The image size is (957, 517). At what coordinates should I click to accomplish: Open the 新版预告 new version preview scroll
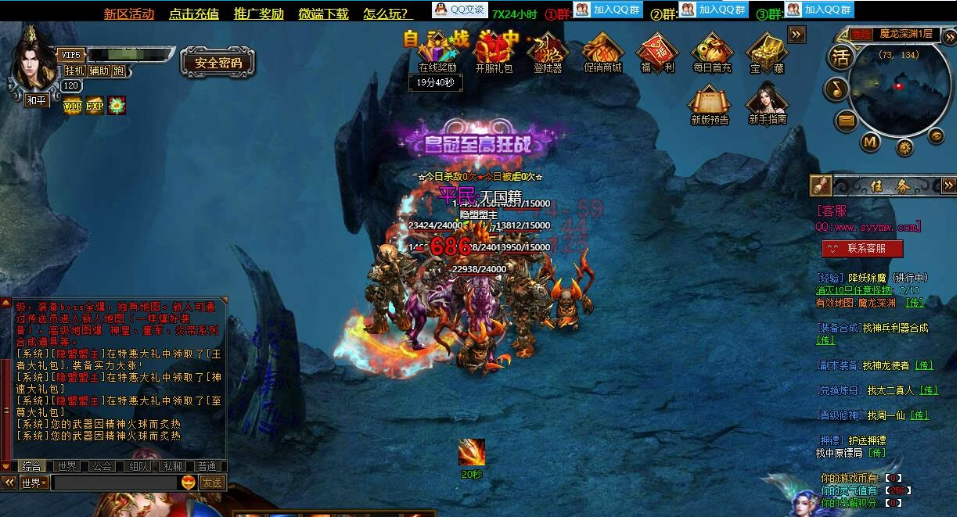click(x=710, y=104)
